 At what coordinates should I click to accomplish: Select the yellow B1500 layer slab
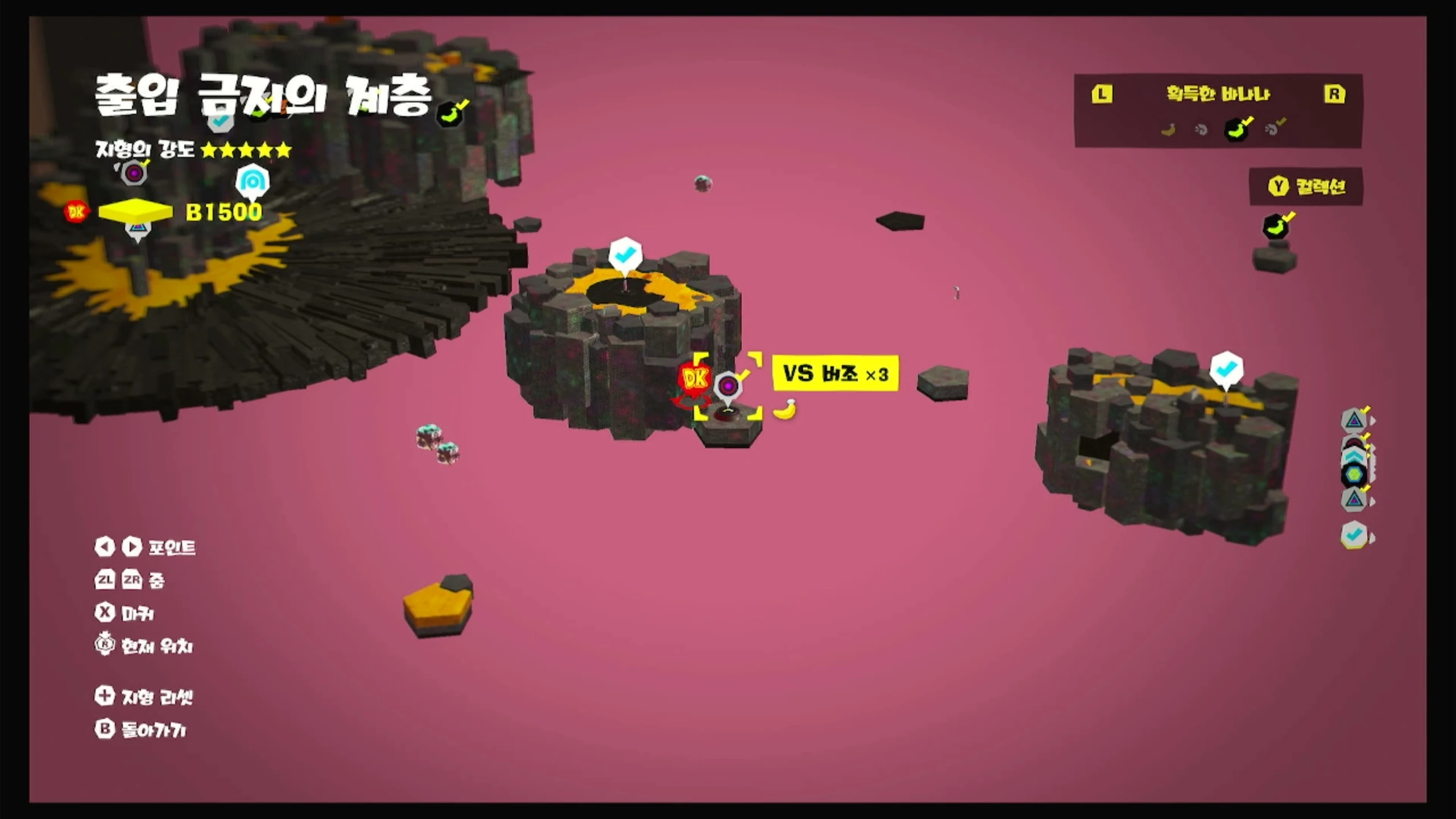click(135, 211)
